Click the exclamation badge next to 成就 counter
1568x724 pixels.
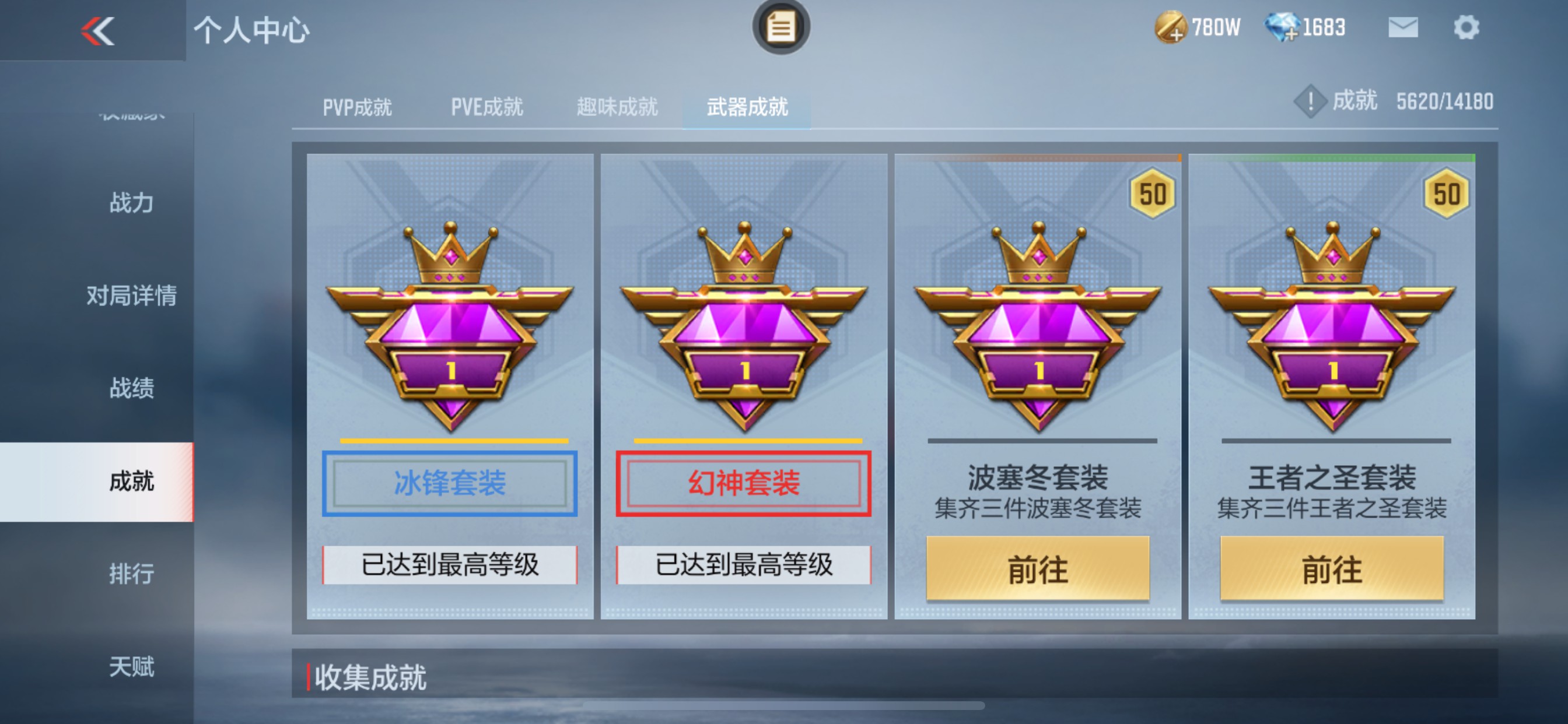click(x=1310, y=101)
